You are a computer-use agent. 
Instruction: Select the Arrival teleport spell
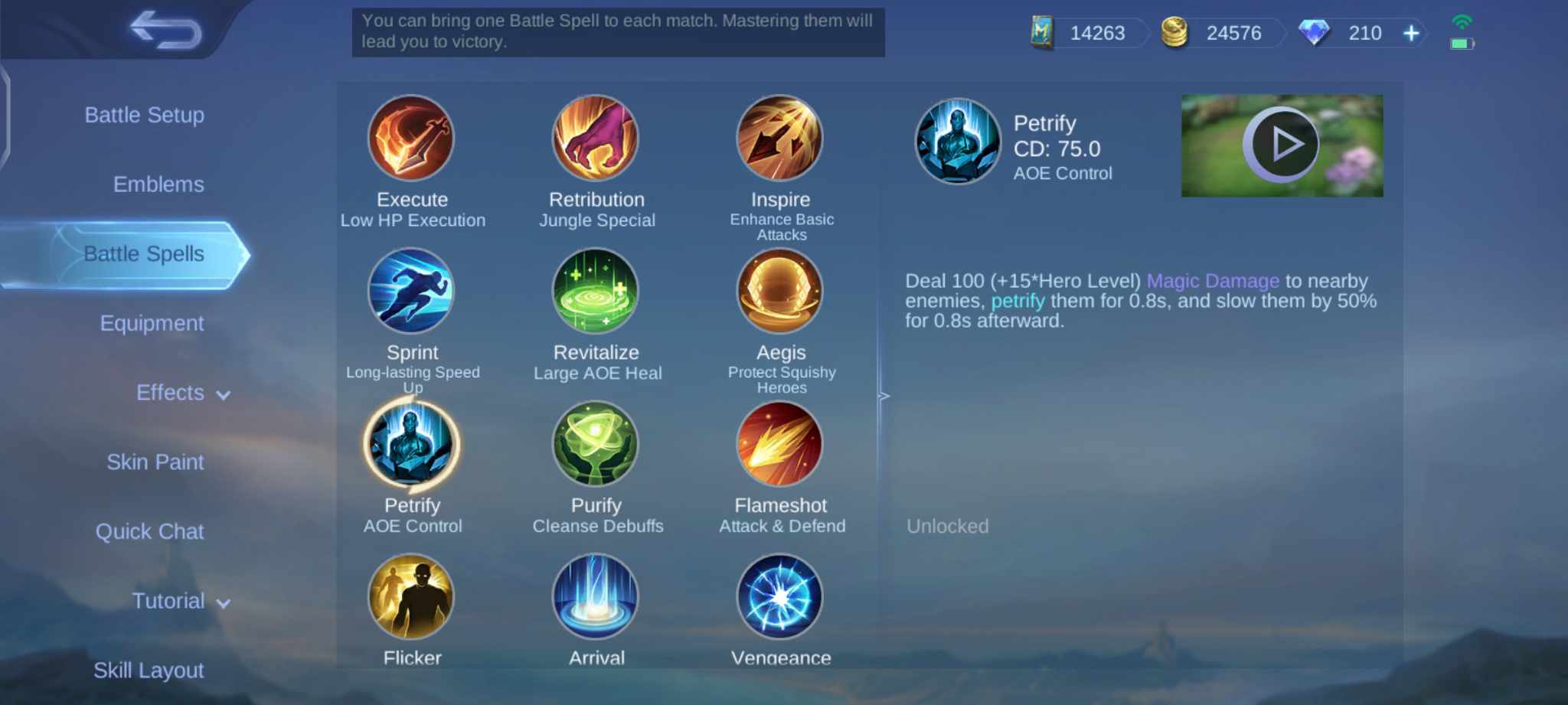[596, 597]
